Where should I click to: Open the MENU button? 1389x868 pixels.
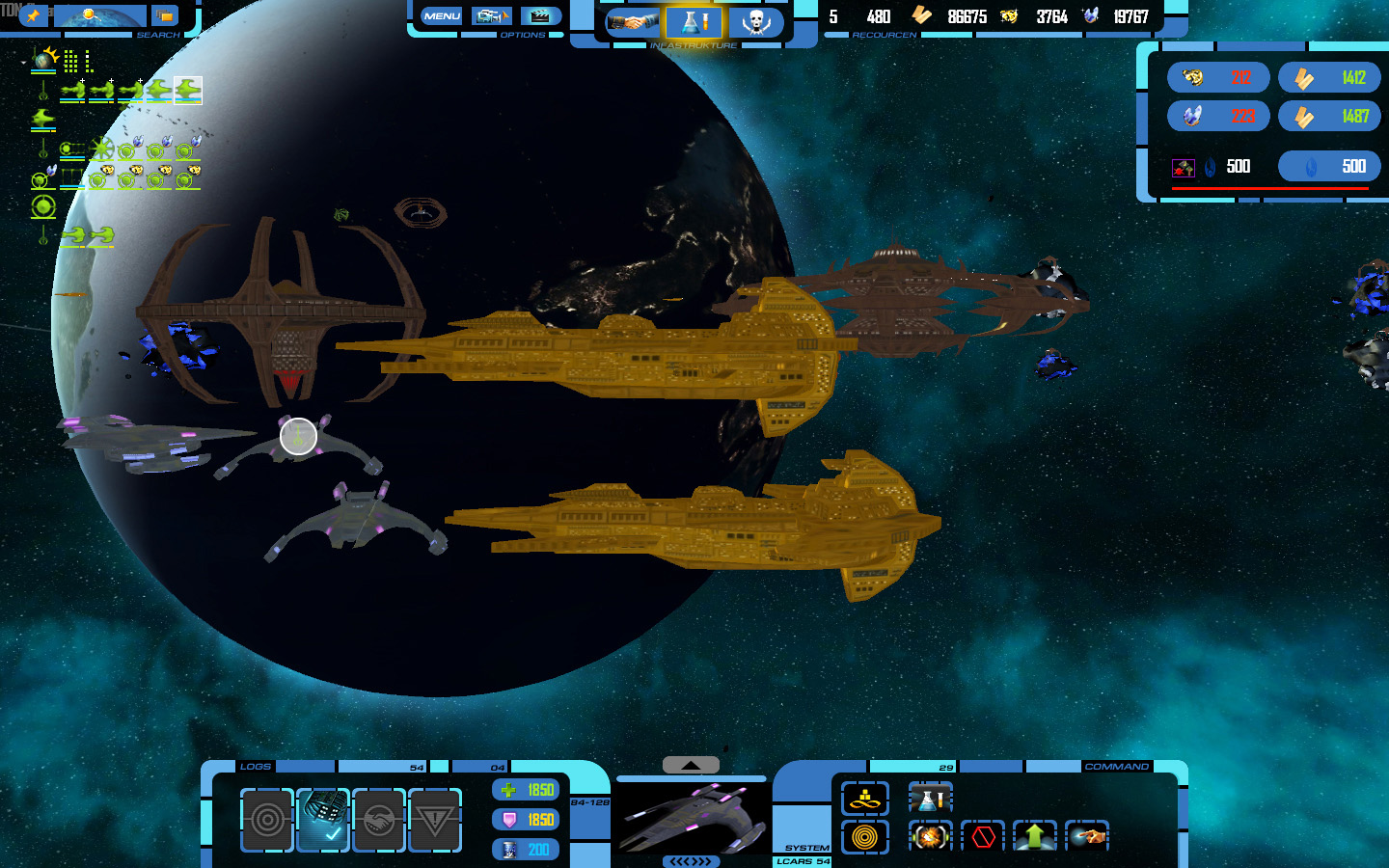[442, 16]
